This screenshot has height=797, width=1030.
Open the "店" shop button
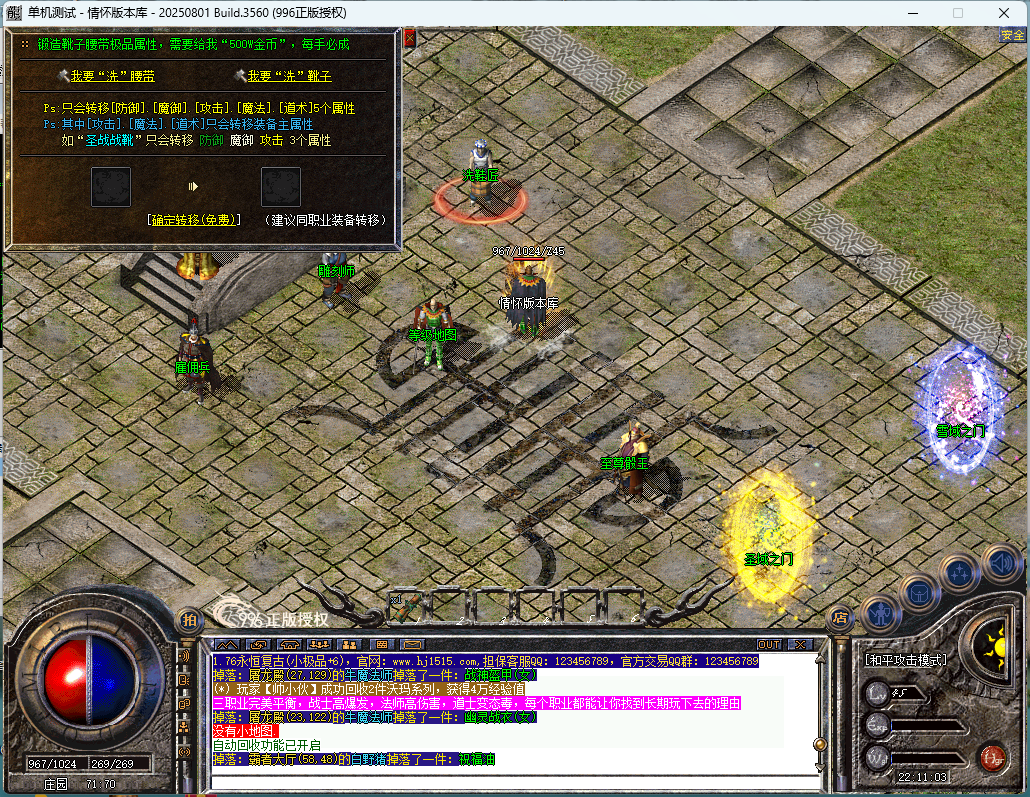840,618
